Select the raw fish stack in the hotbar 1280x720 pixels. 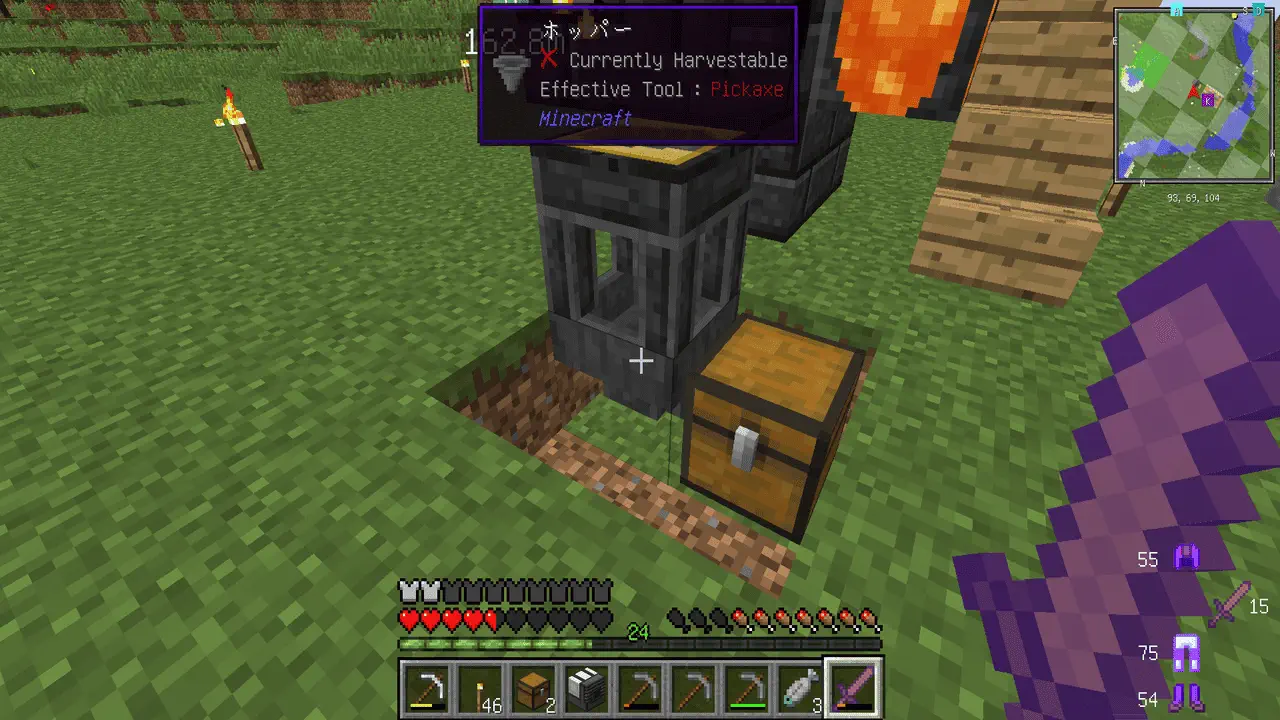(798, 689)
